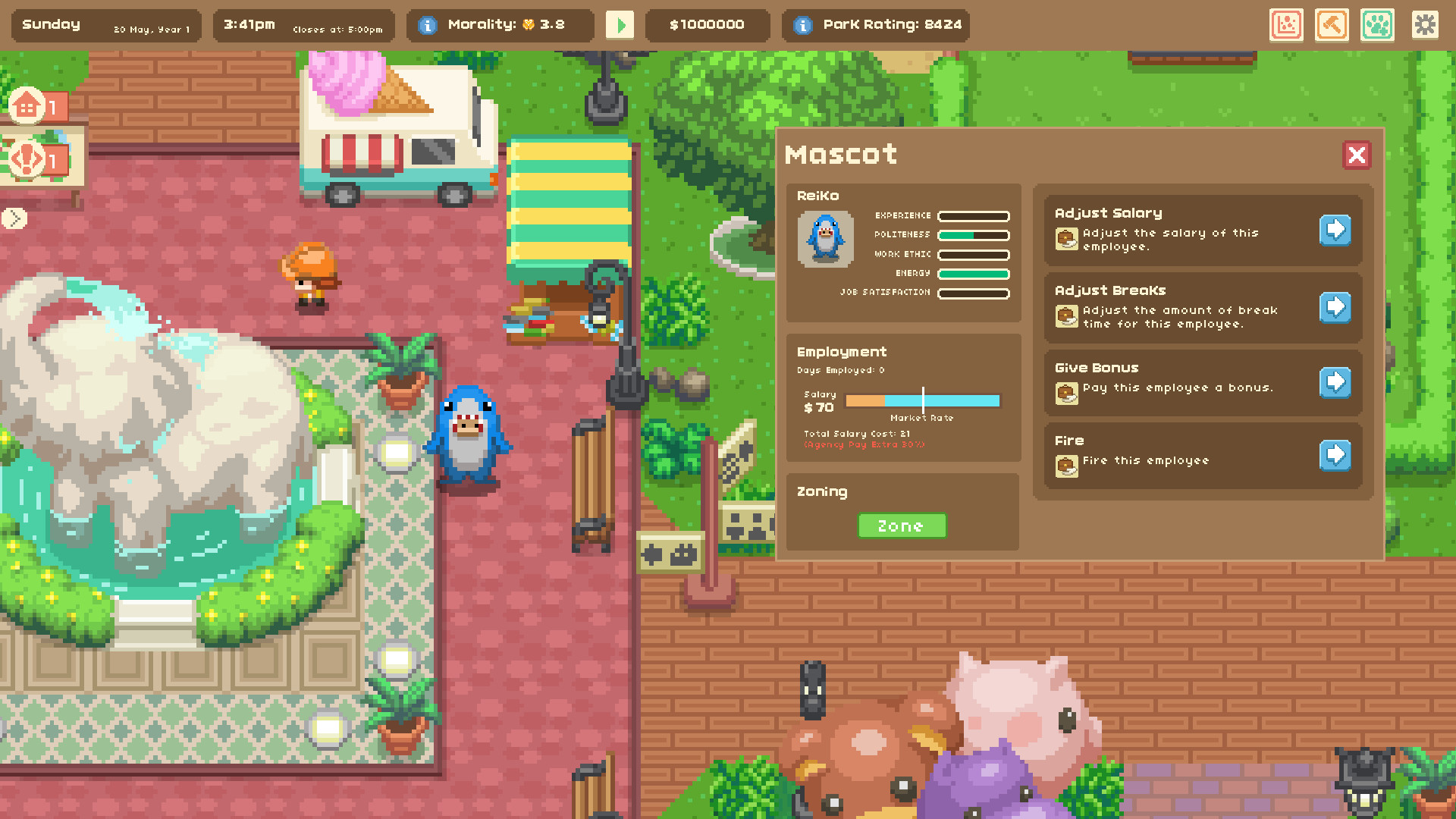Open Adjust Breaks with its arrow
This screenshot has width=1456, height=819.
pyautogui.click(x=1335, y=308)
